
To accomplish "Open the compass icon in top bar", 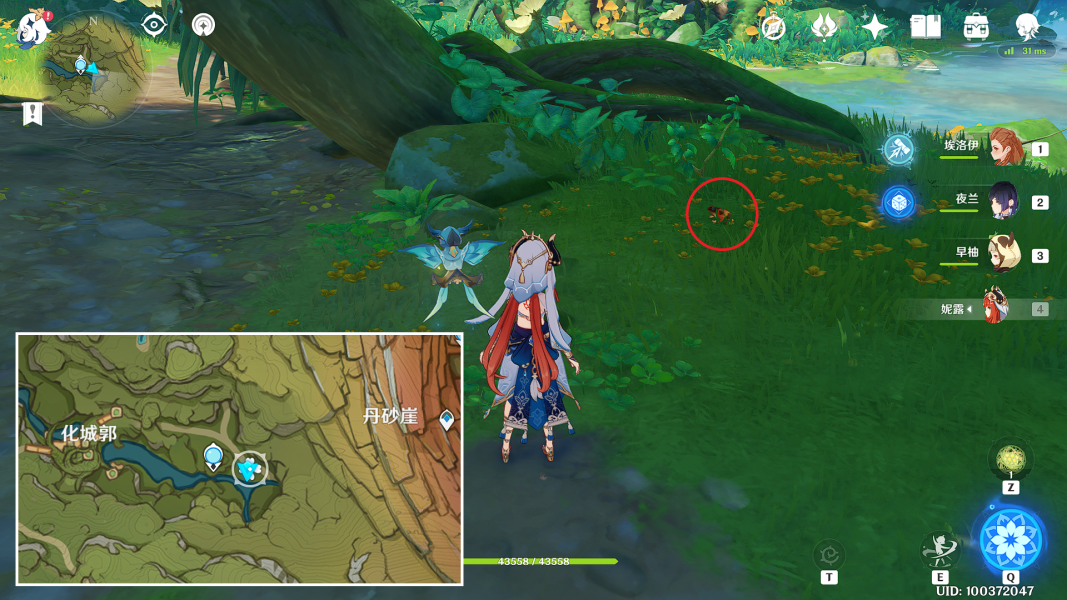I will (773, 27).
